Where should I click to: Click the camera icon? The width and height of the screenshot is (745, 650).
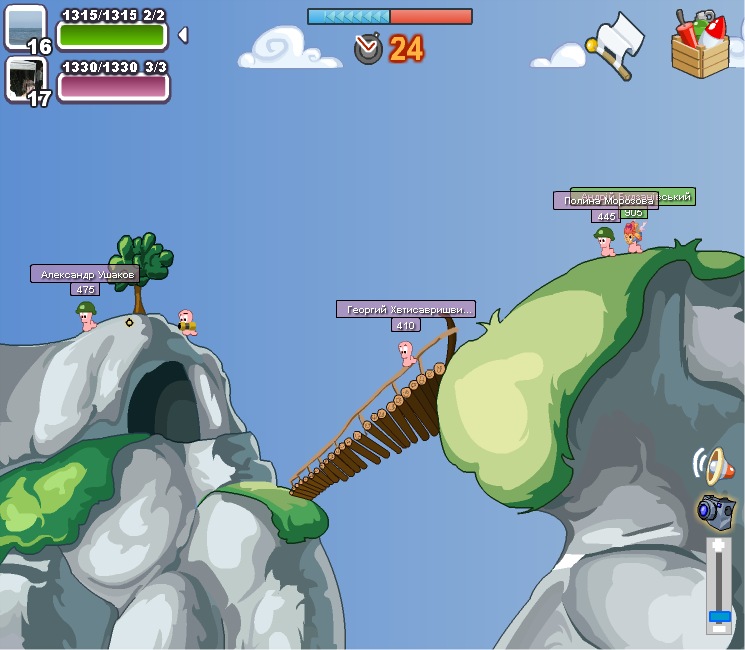(x=715, y=509)
